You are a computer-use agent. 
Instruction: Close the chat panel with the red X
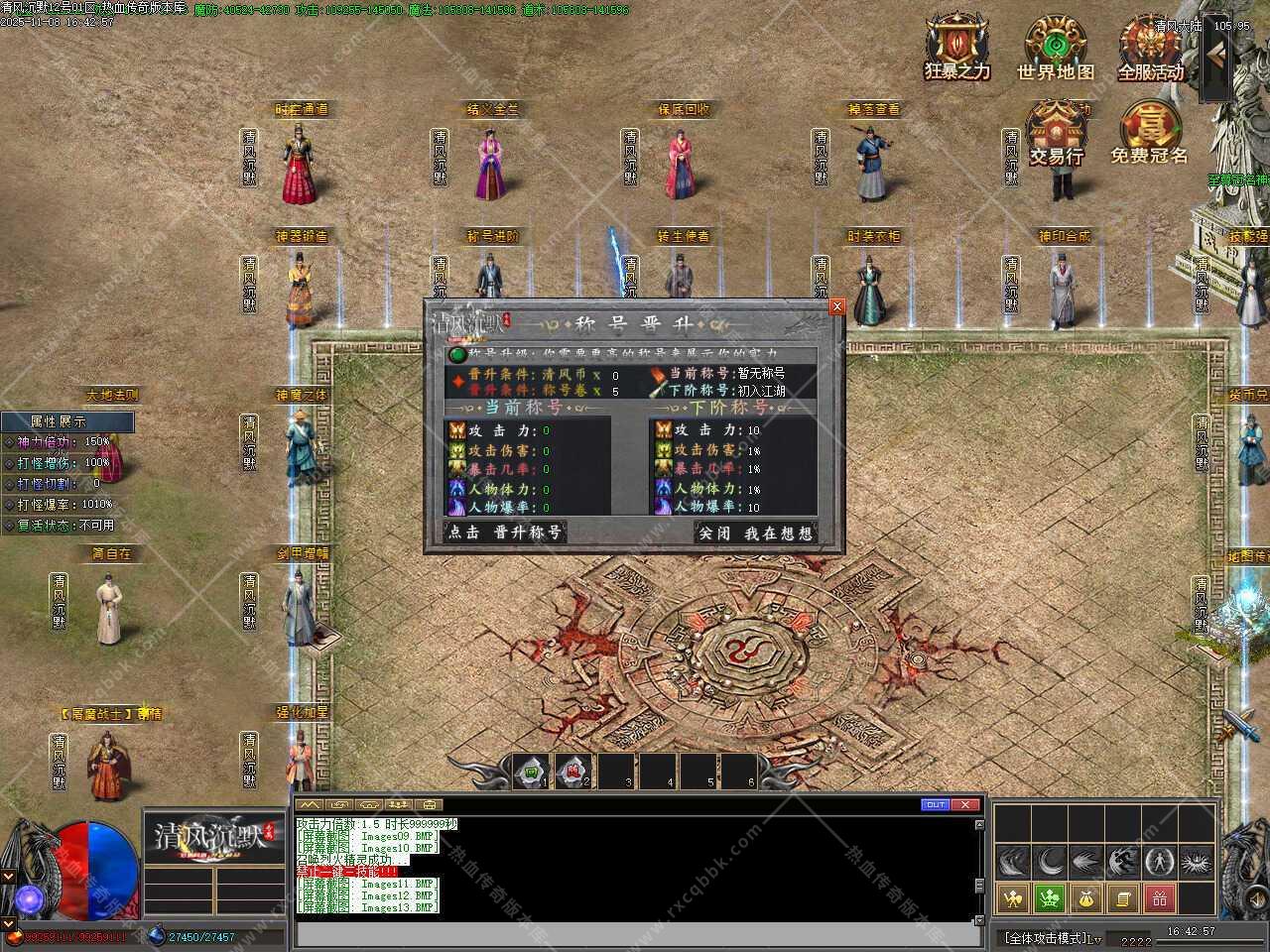point(966,804)
